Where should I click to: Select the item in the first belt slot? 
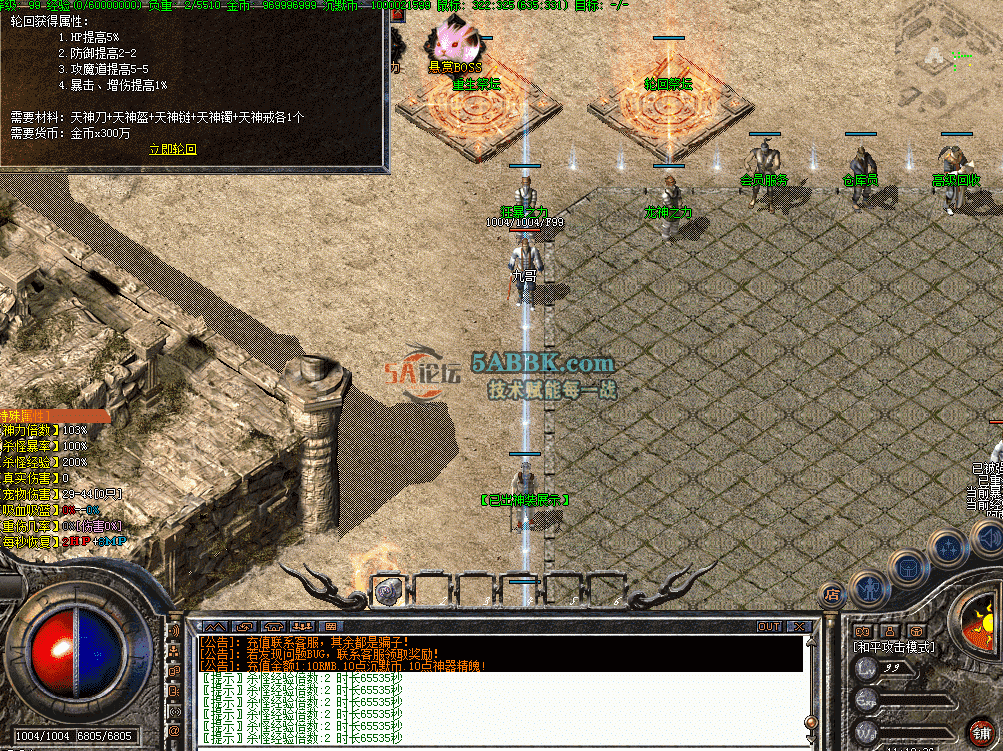(x=386, y=591)
